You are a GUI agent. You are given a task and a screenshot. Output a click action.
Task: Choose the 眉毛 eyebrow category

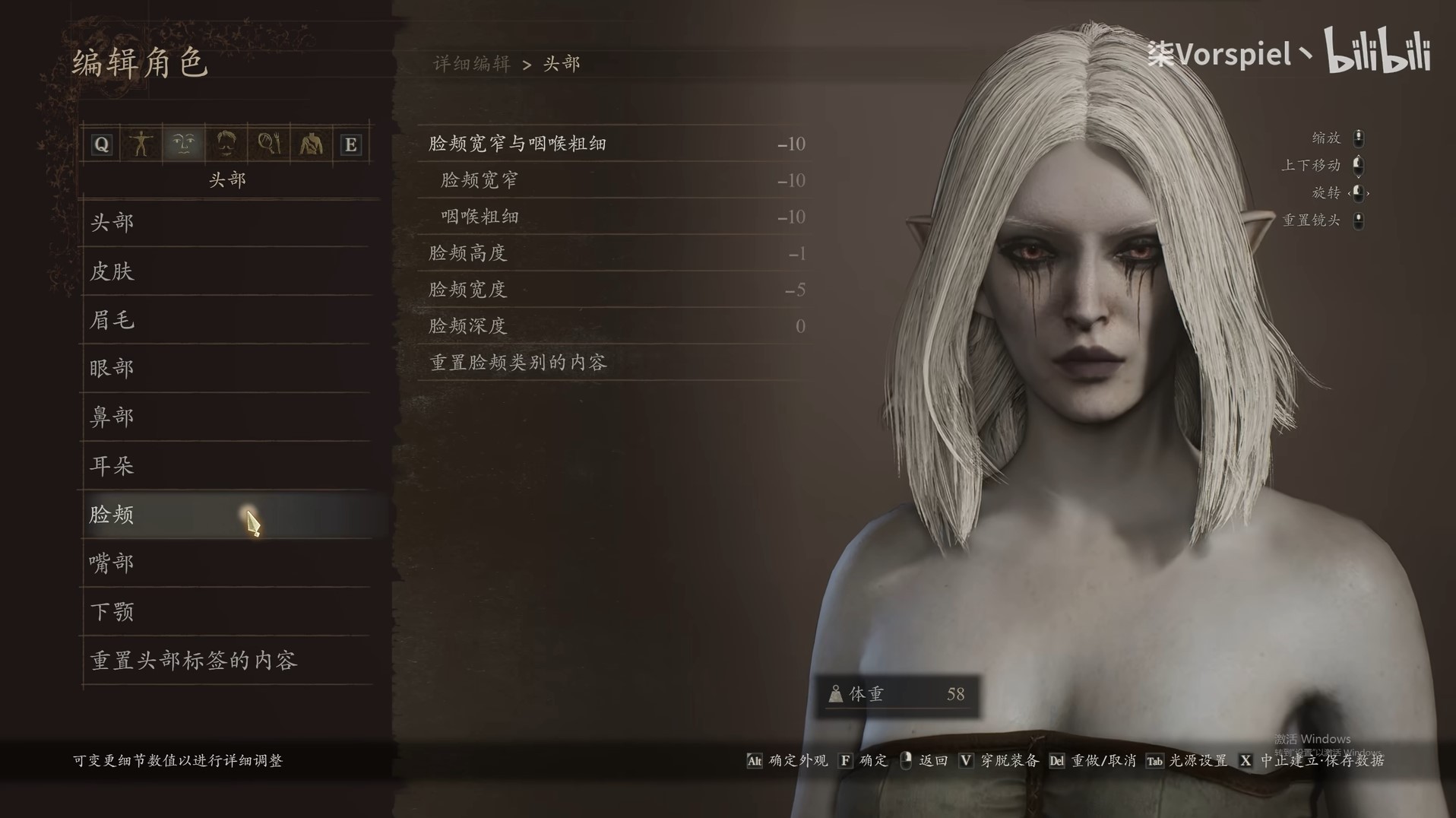tap(112, 320)
